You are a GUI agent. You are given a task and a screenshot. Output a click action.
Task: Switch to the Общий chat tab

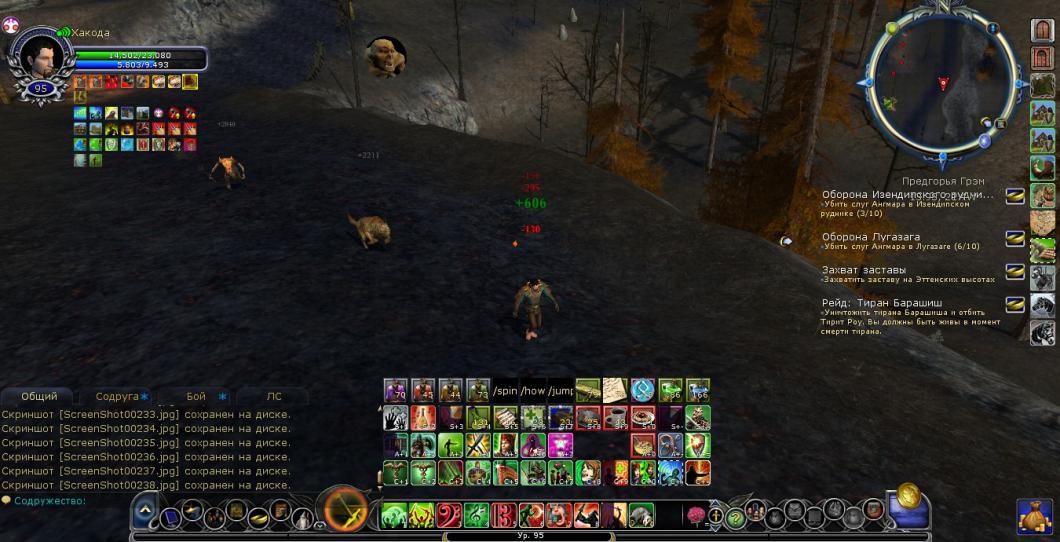pyautogui.click(x=39, y=396)
